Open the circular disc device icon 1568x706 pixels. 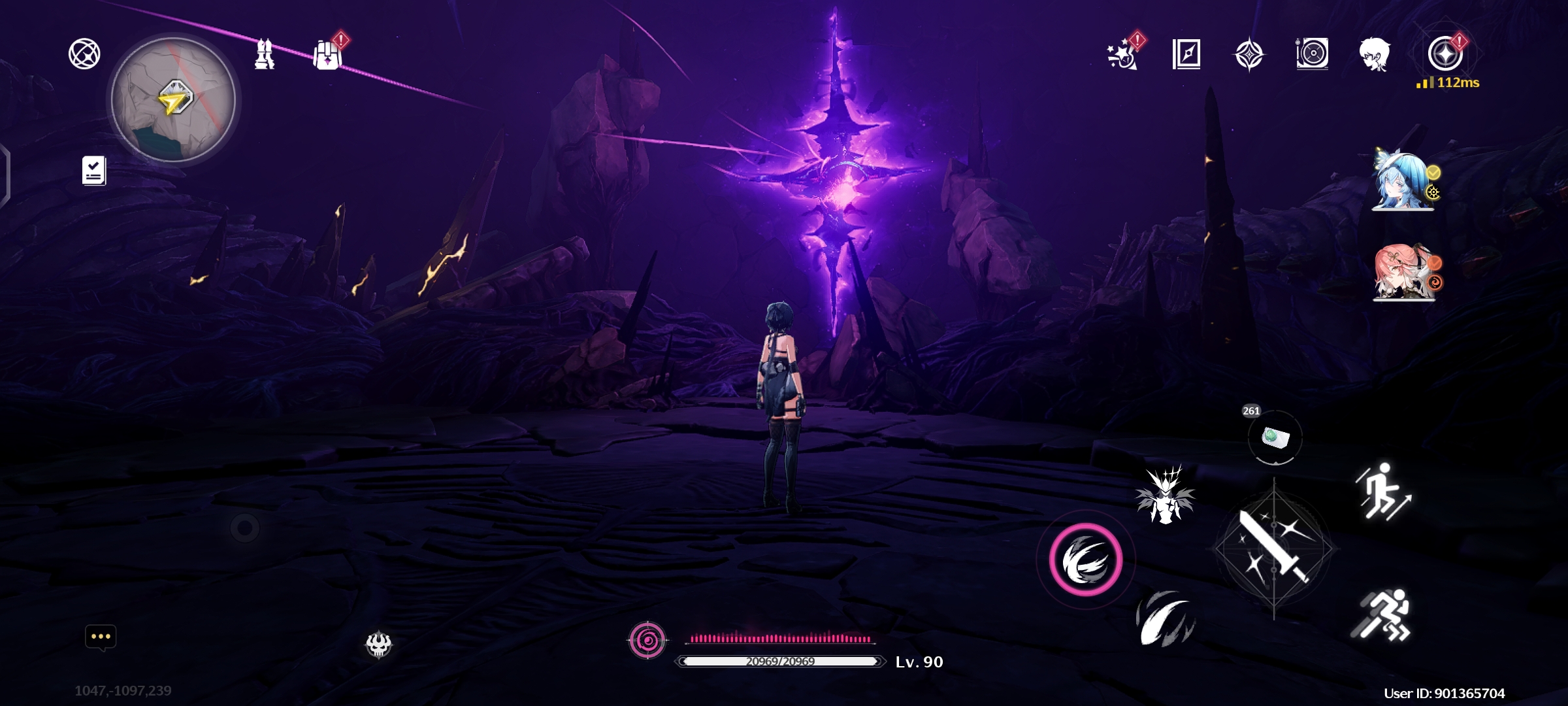pos(1312,54)
